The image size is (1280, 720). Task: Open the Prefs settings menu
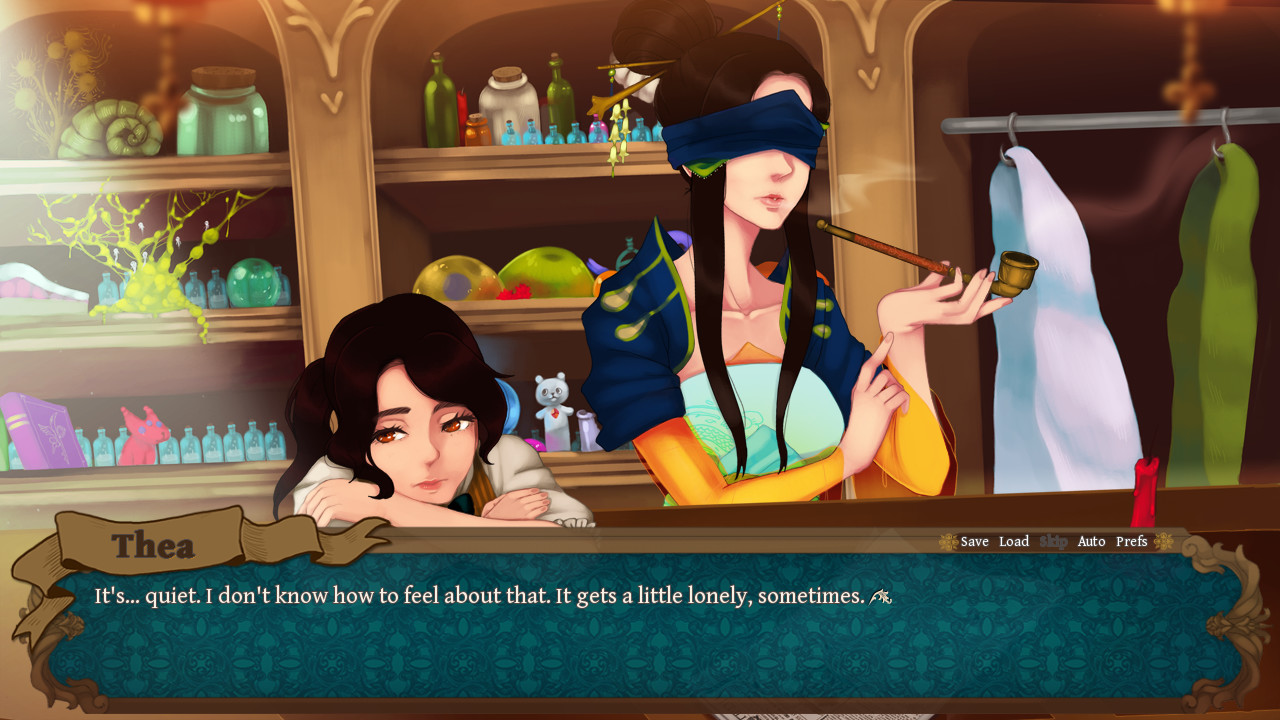(1131, 542)
